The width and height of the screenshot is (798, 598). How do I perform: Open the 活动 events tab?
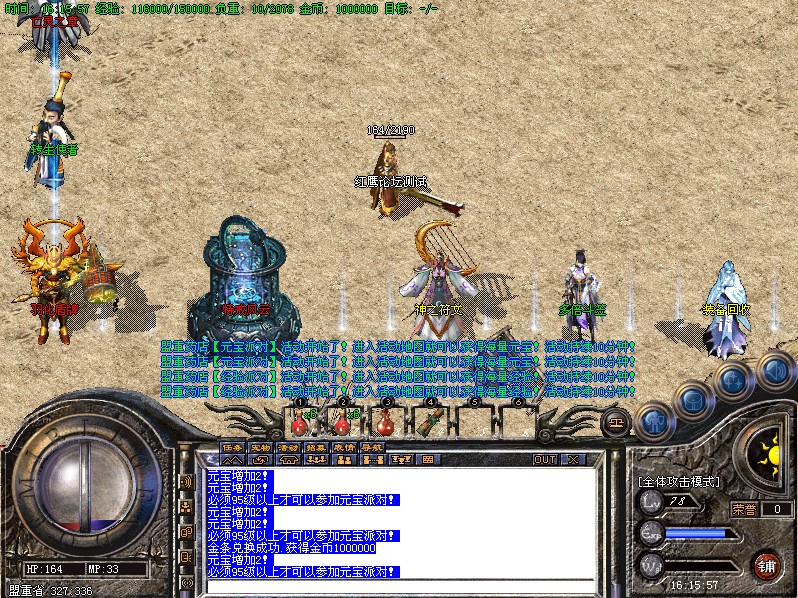click(288, 447)
